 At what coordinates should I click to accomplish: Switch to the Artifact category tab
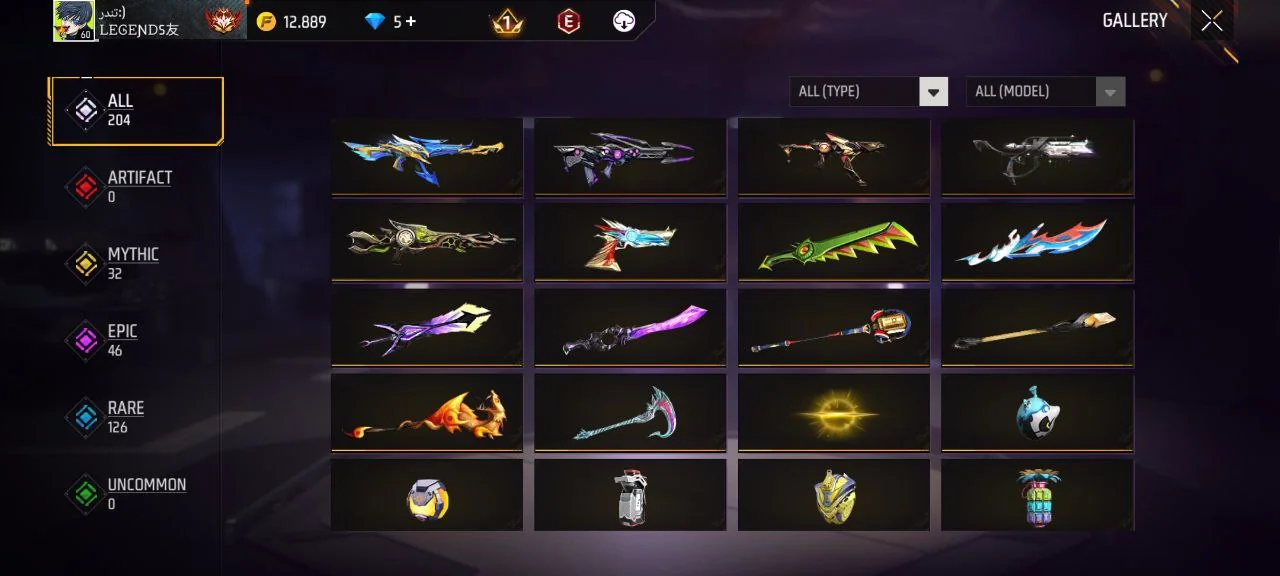(138, 186)
